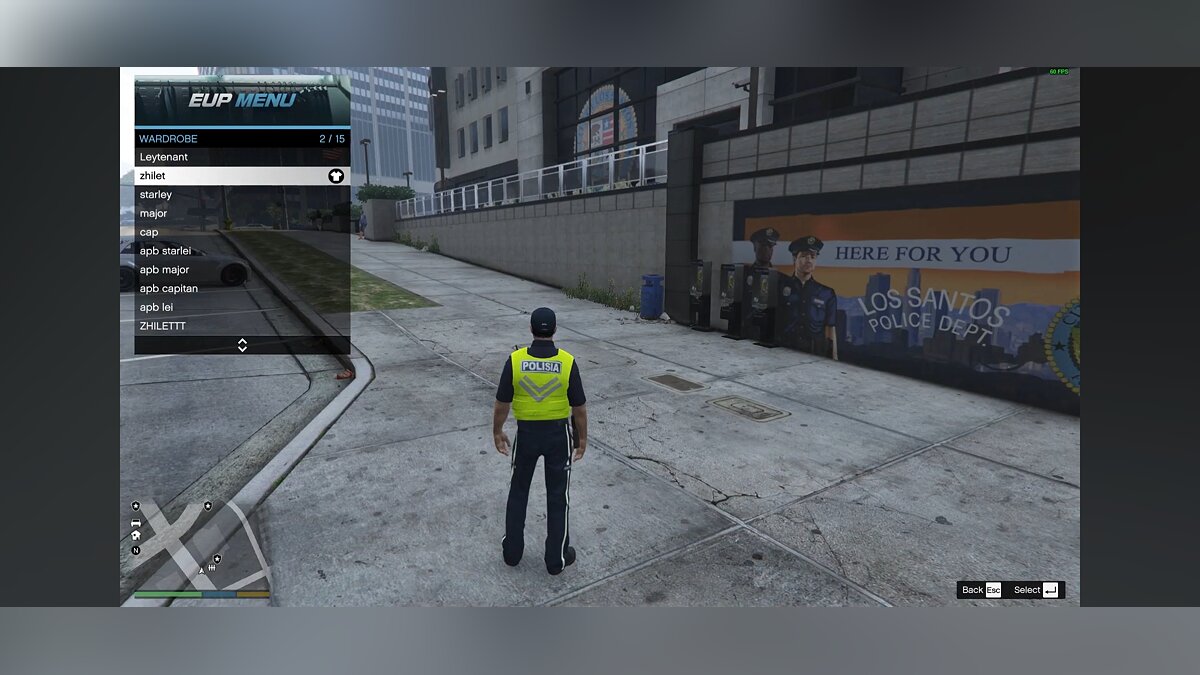Click the apb major entry
1200x675 pixels.
(242, 270)
